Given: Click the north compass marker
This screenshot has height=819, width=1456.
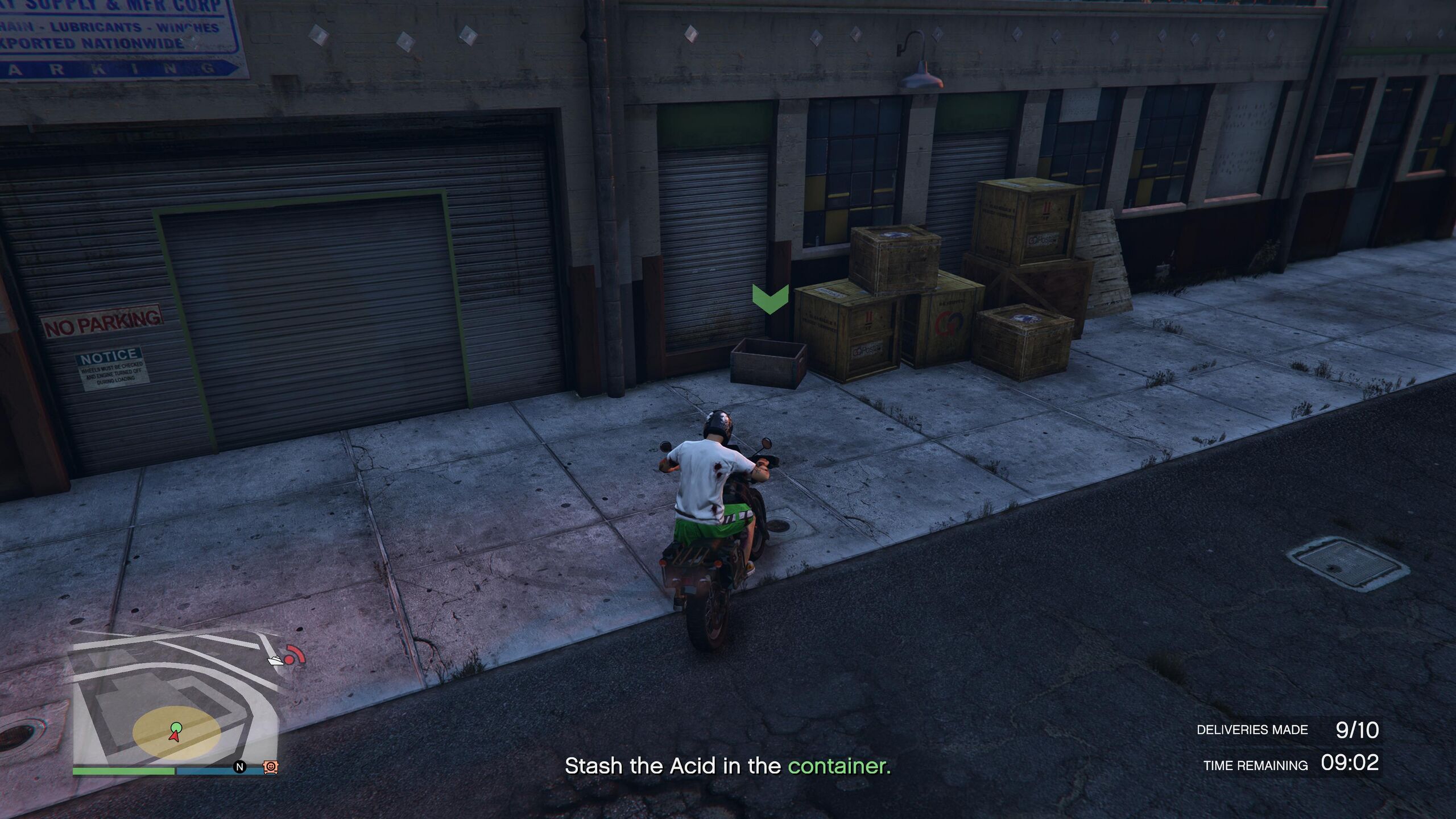Looking at the screenshot, I should point(240,767).
